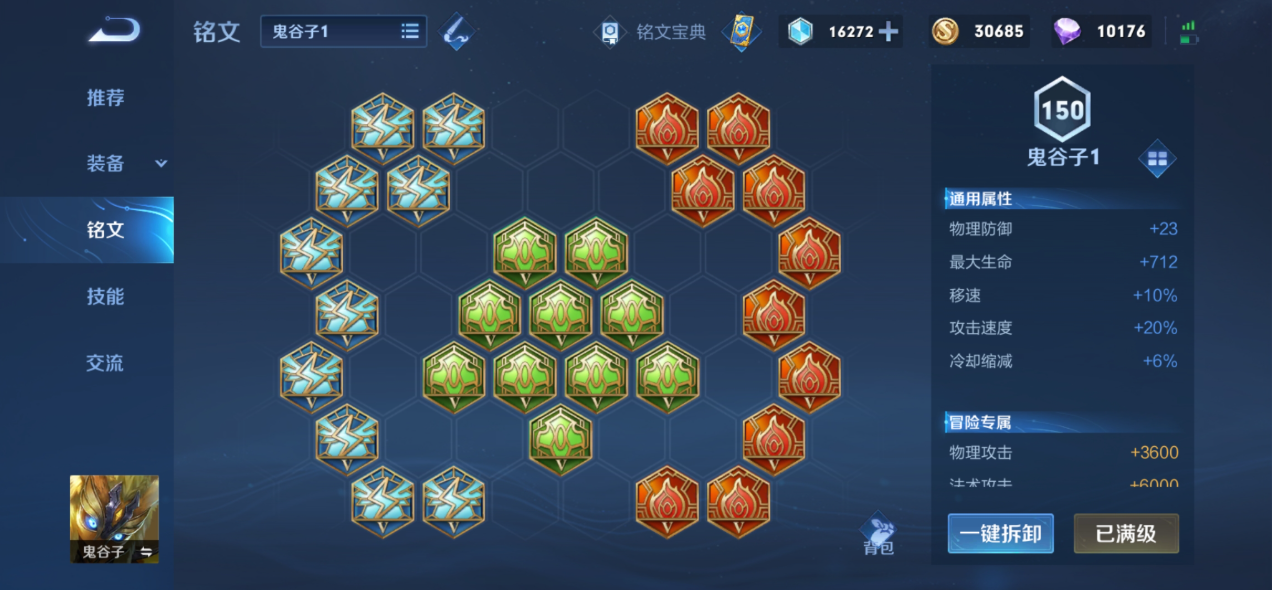Click the gold coin currency icon

944,32
